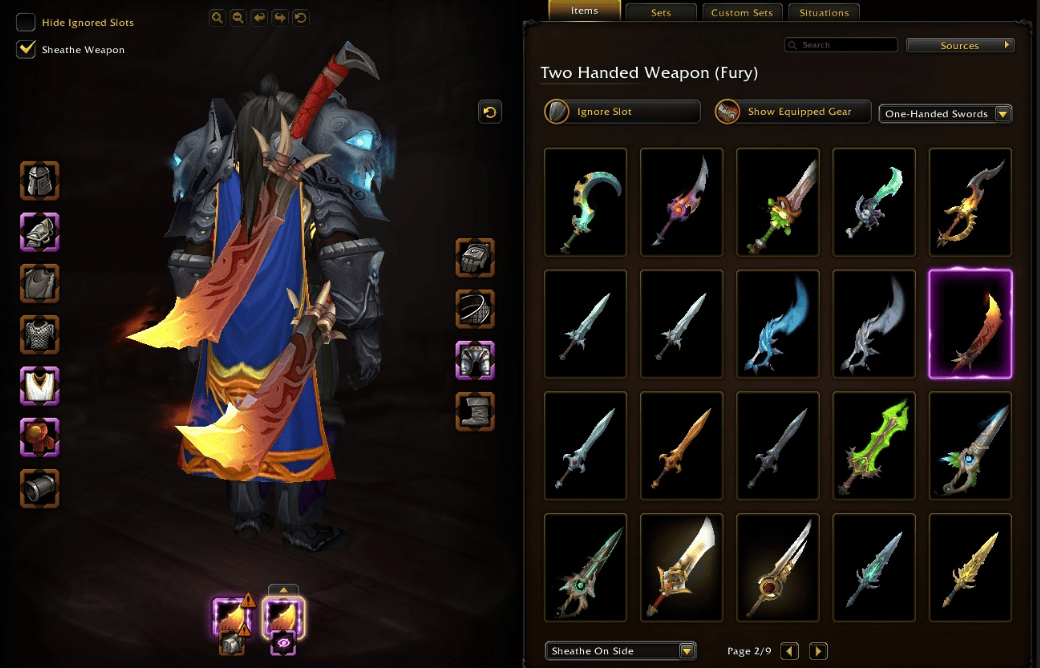The image size is (1040, 668).
Task: Open the Custom Sets tab
Action: [x=741, y=13]
